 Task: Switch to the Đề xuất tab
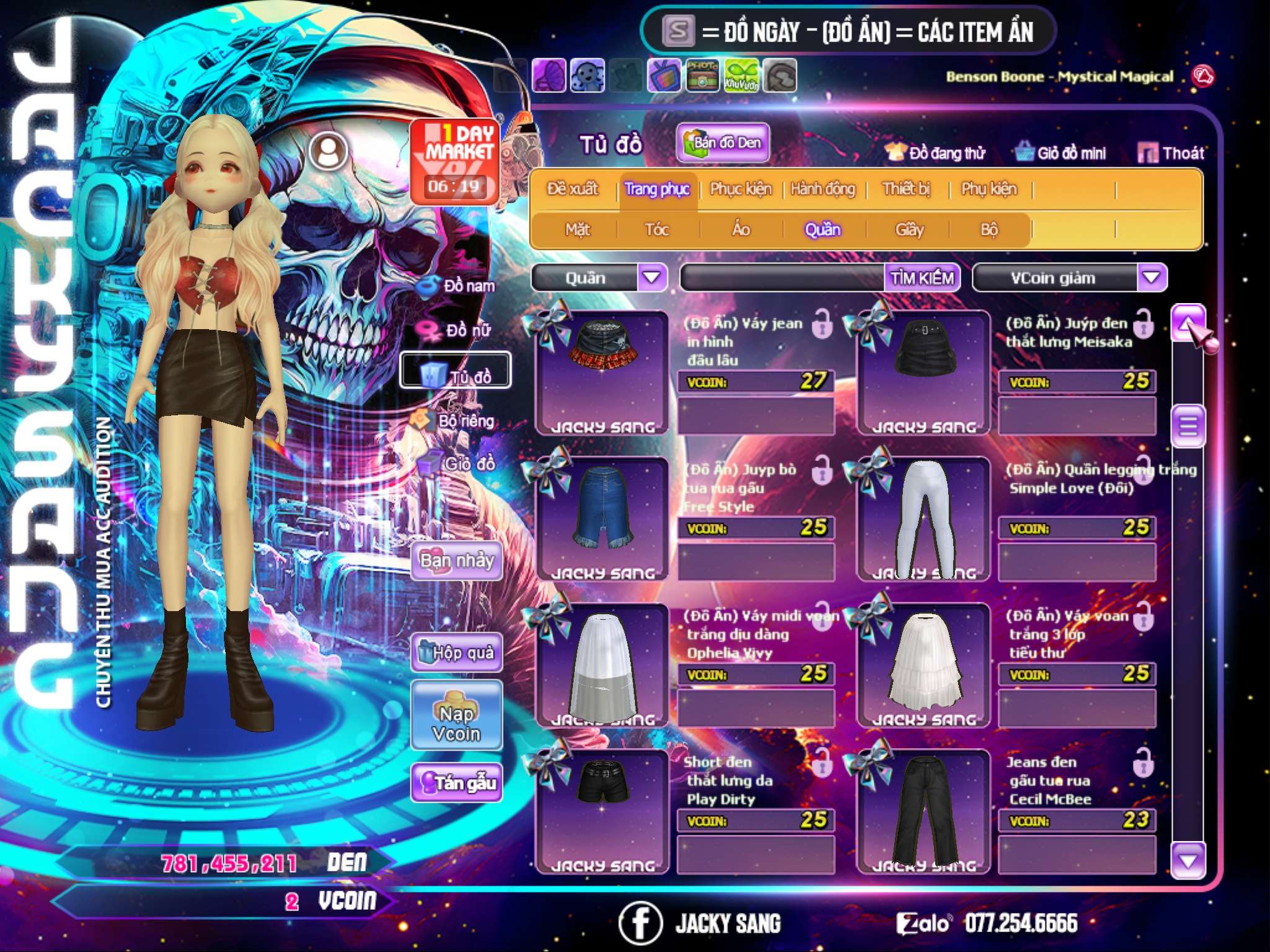click(x=572, y=189)
